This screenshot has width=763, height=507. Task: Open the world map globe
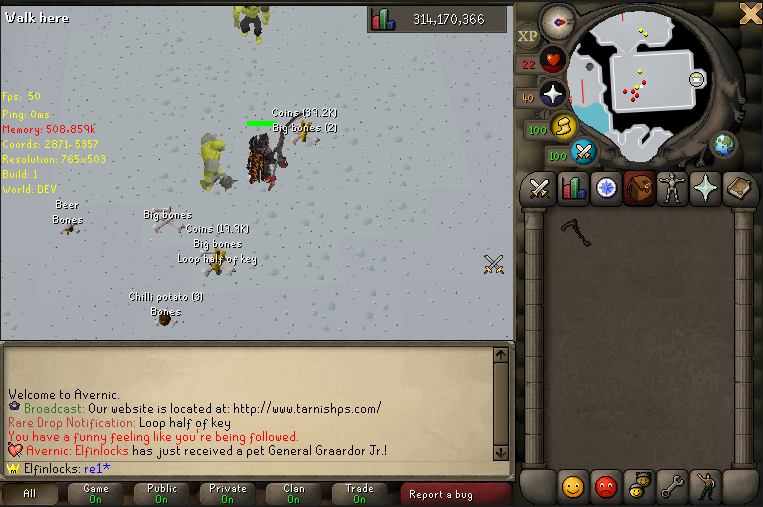pyautogui.click(x=724, y=146)
